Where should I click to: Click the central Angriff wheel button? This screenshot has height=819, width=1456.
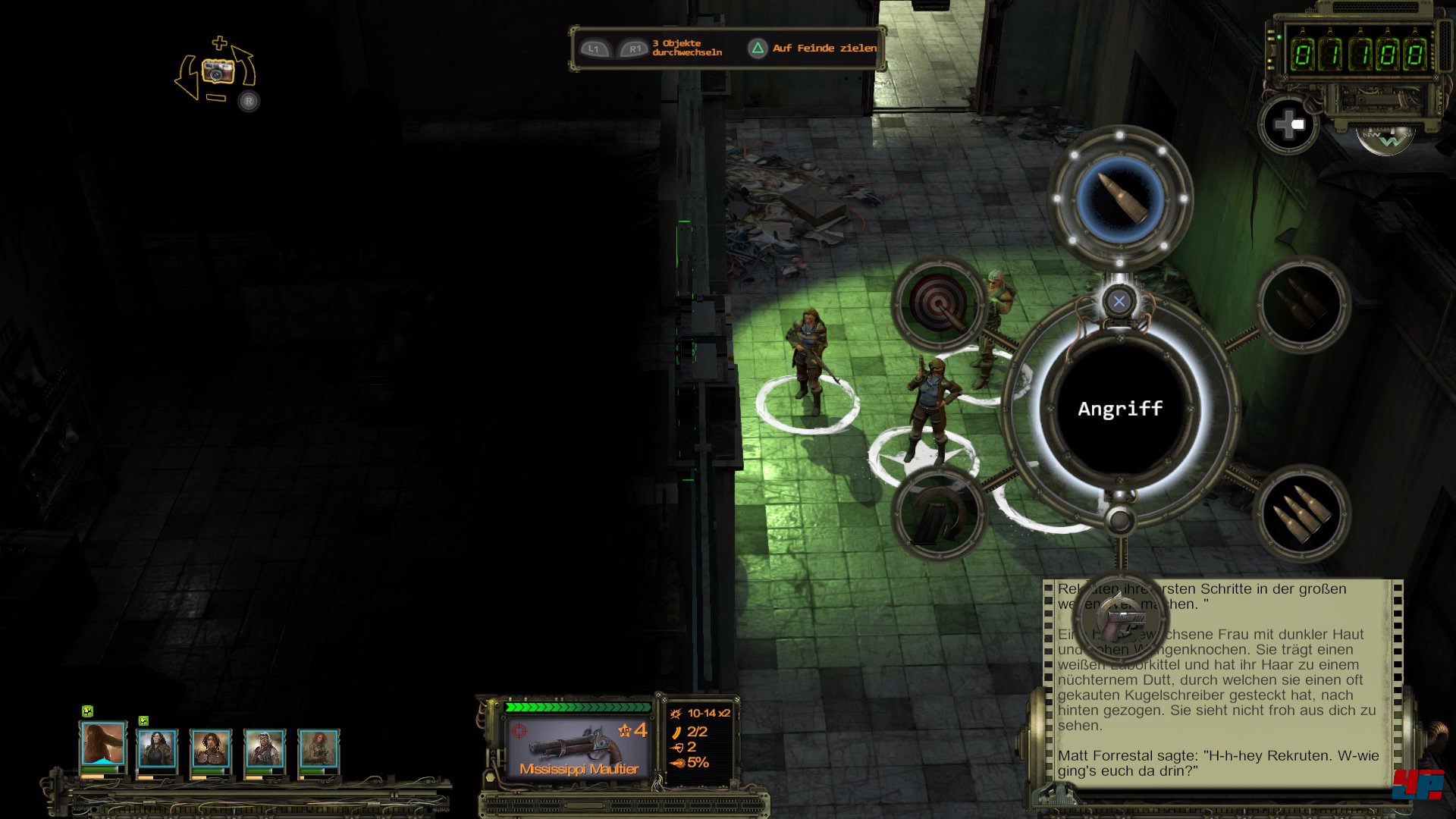coord(1120,409)
